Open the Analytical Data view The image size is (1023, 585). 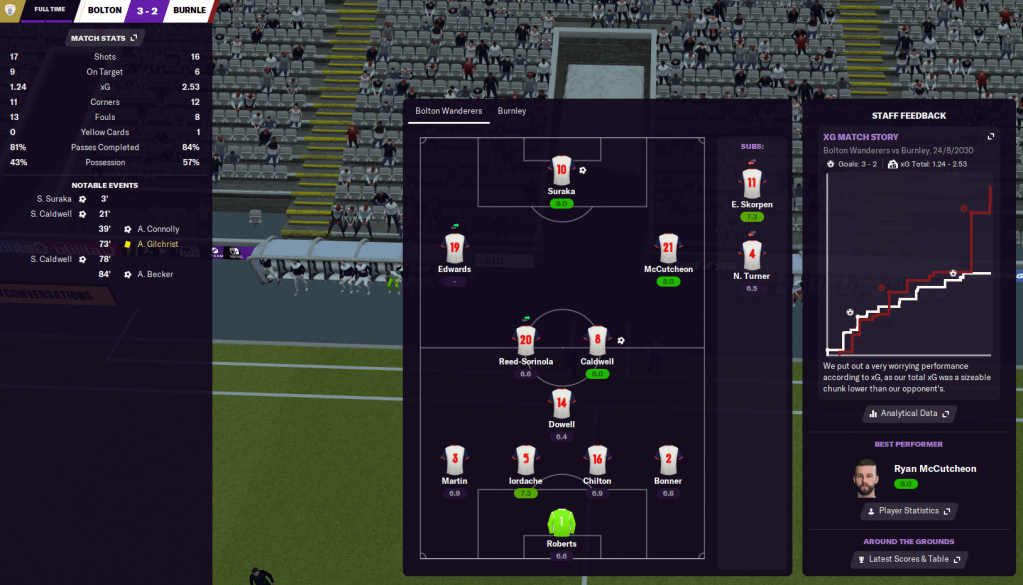tap(908, 413)
